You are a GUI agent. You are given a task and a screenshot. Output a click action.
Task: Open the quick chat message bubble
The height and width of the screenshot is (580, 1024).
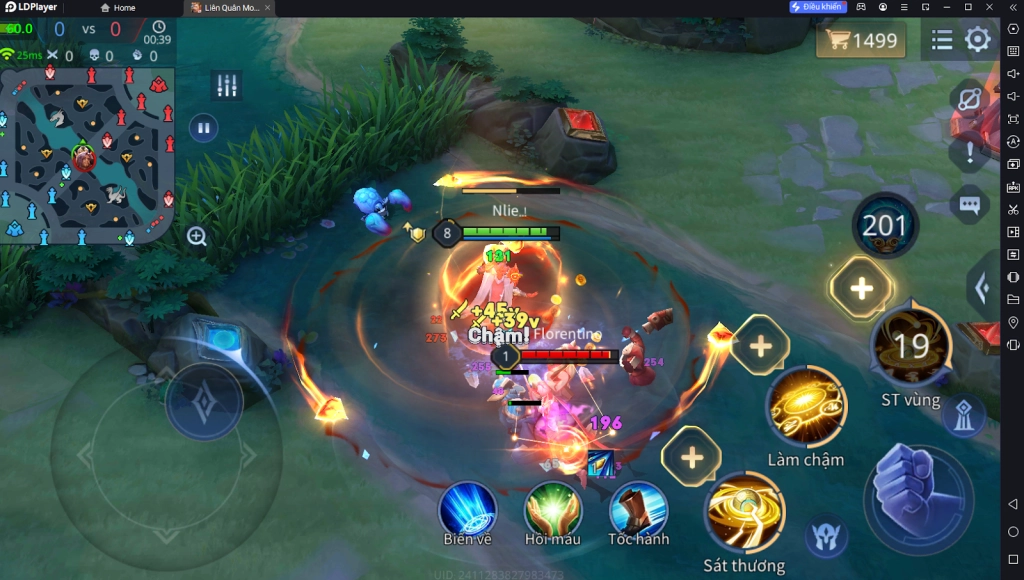tap(968, 205)
